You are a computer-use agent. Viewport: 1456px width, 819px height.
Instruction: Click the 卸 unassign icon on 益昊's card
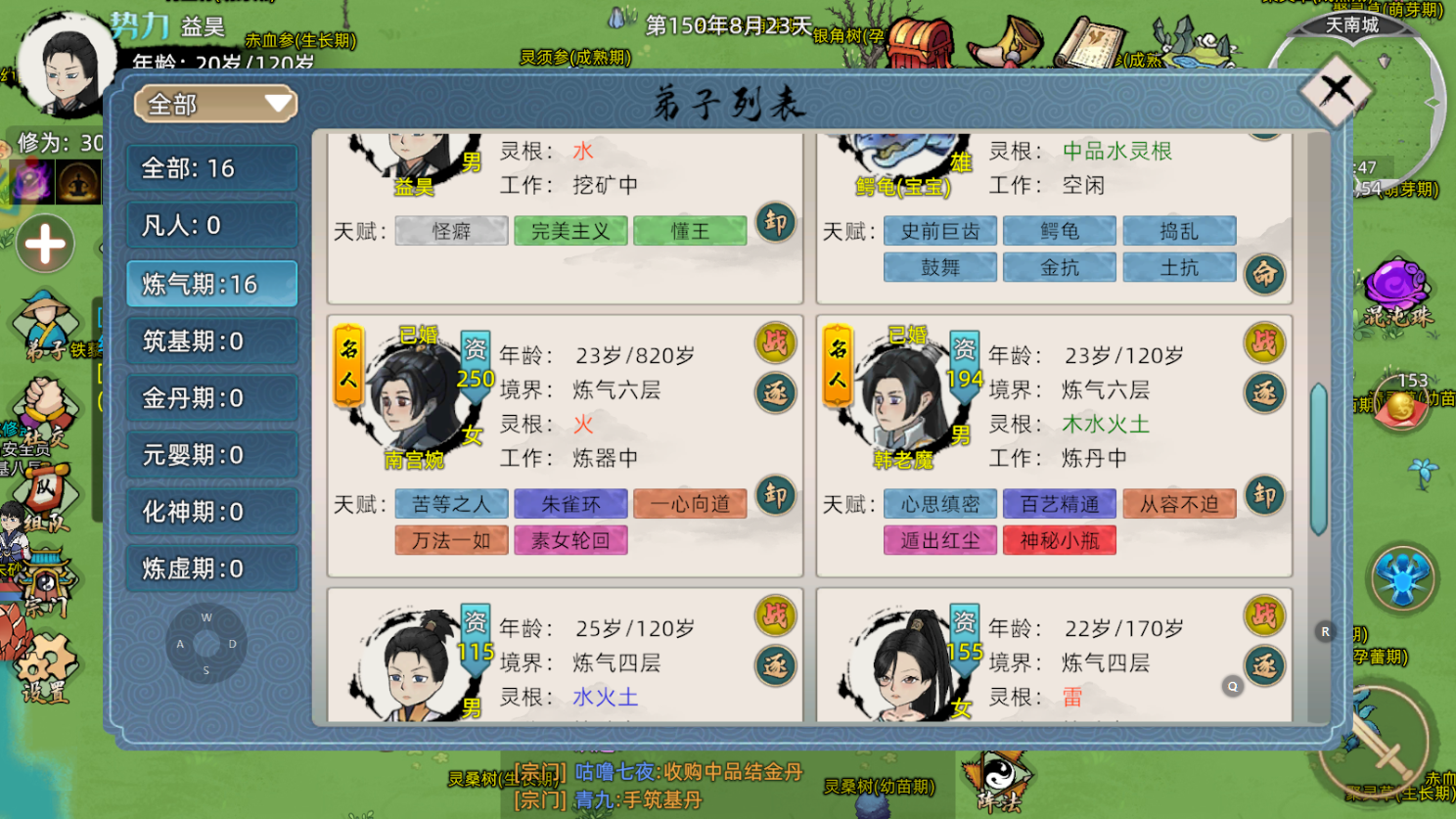[x=776, y=224]
